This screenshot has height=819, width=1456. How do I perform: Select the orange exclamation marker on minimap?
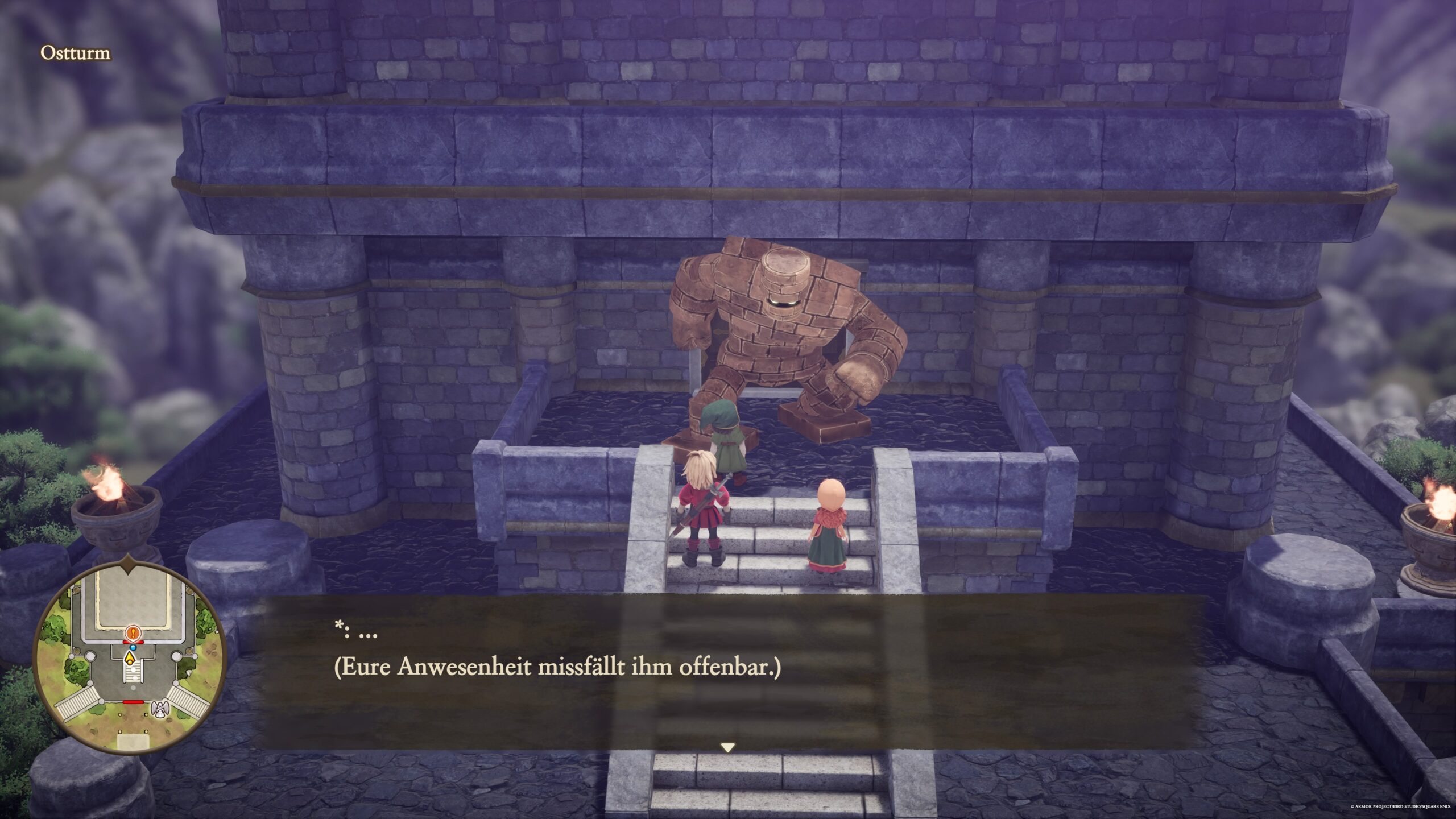[x=133, y=632]
